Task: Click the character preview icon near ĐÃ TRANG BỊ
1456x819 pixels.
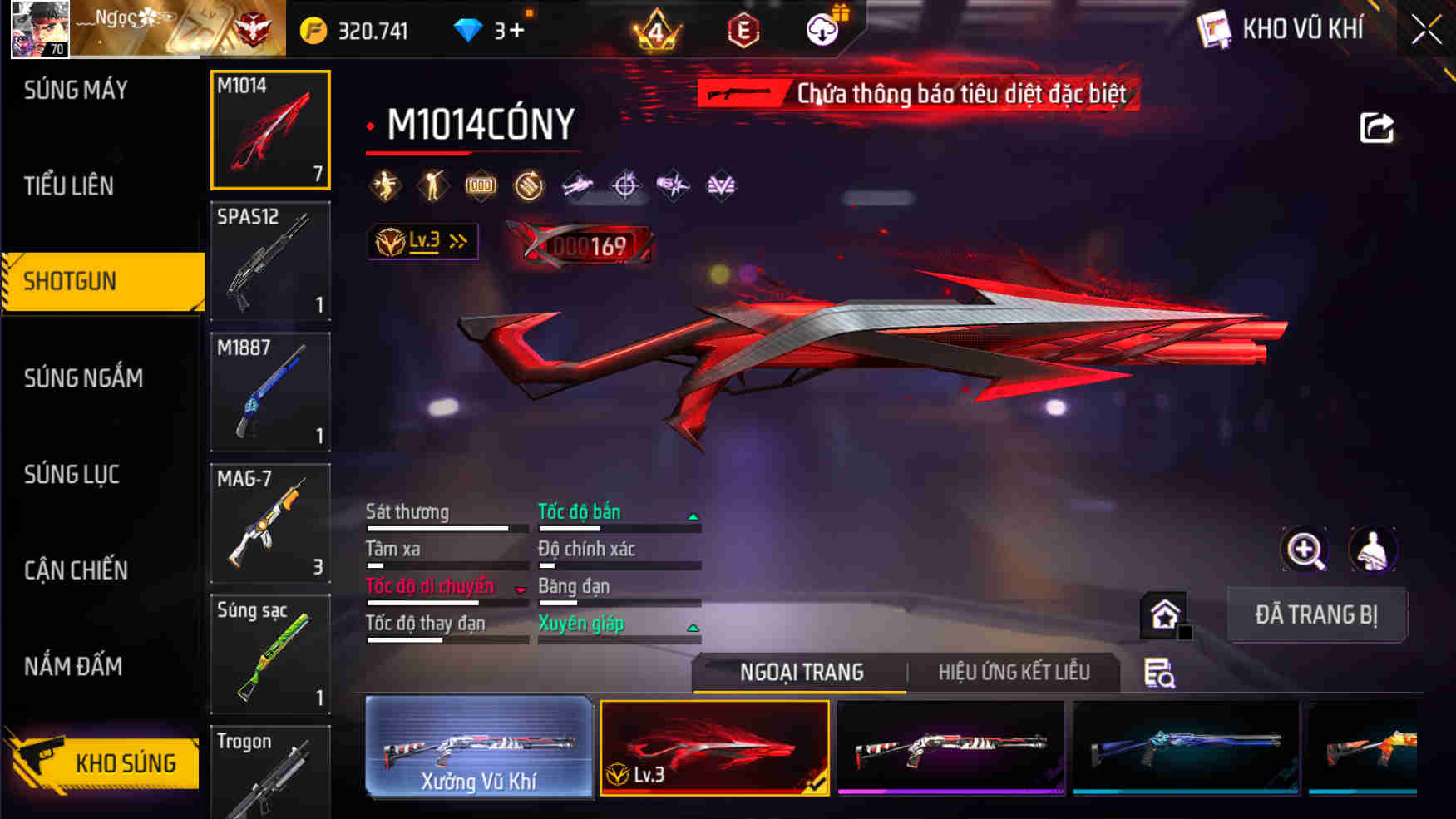Action: 1373,550
